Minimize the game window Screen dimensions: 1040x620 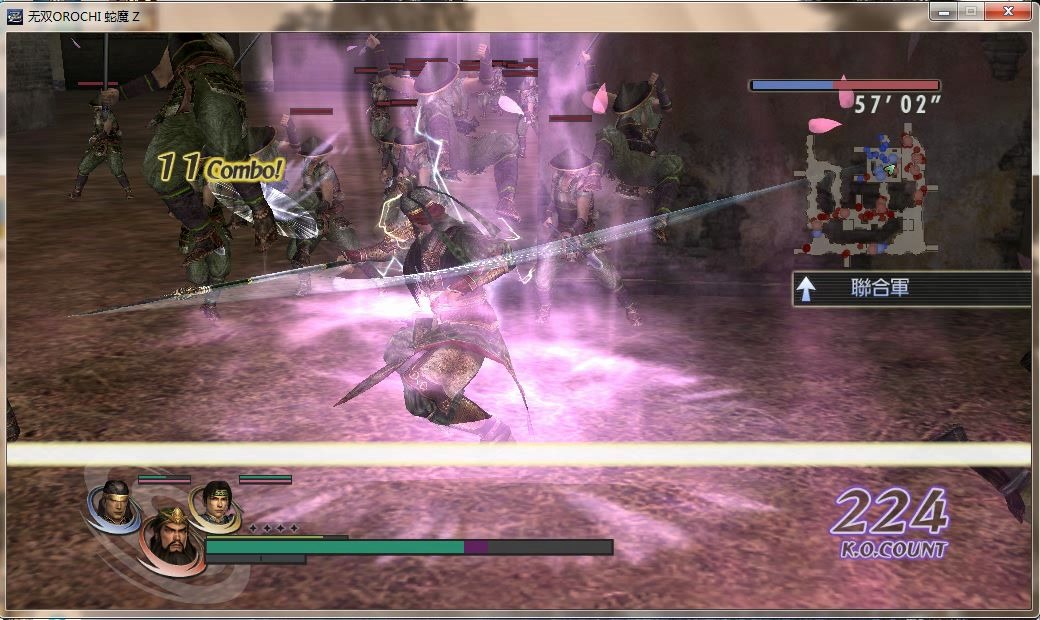[x=943, y=11]
